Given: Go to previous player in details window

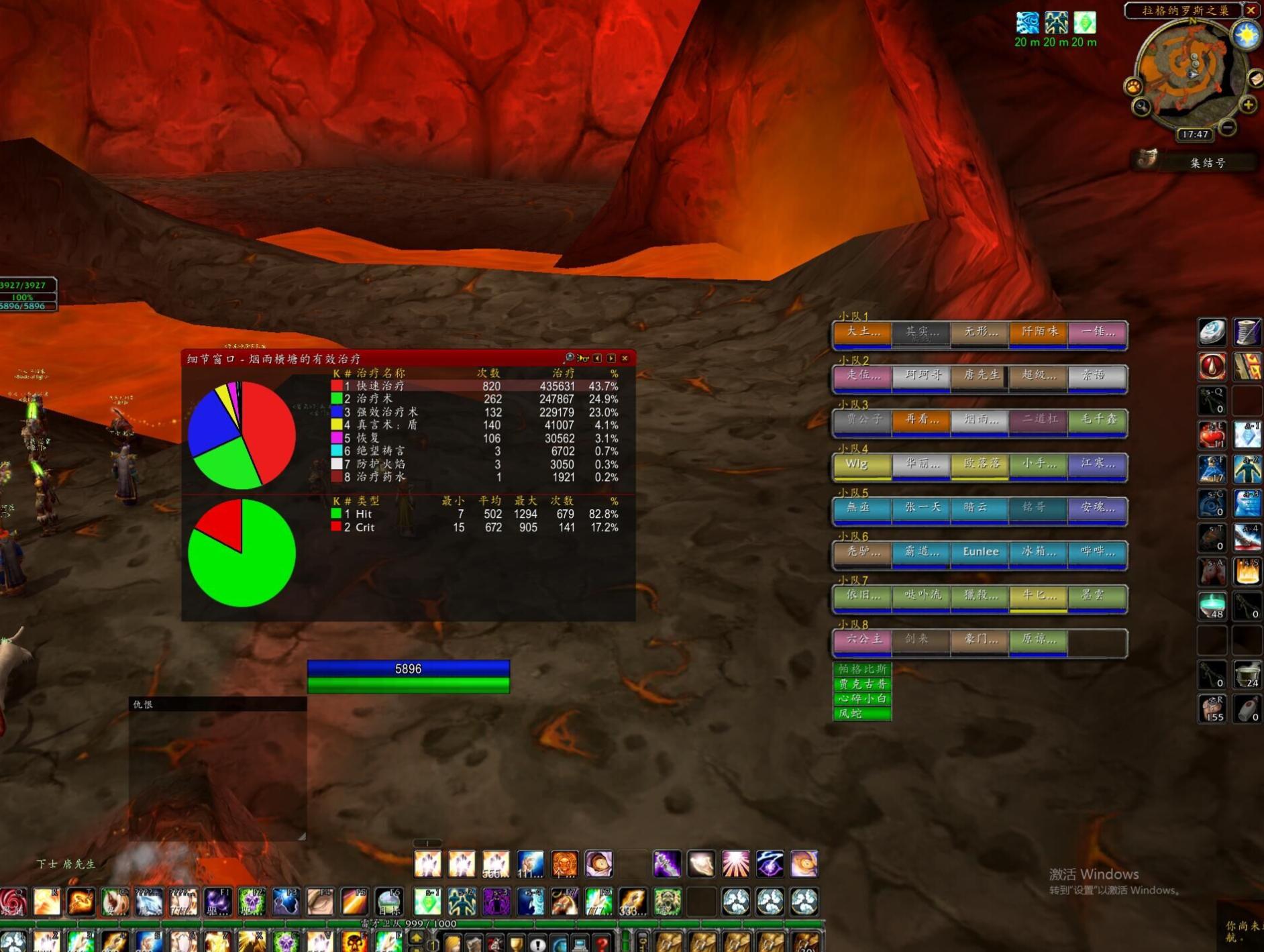Looking at the screenshot, I should coord(597,358).
